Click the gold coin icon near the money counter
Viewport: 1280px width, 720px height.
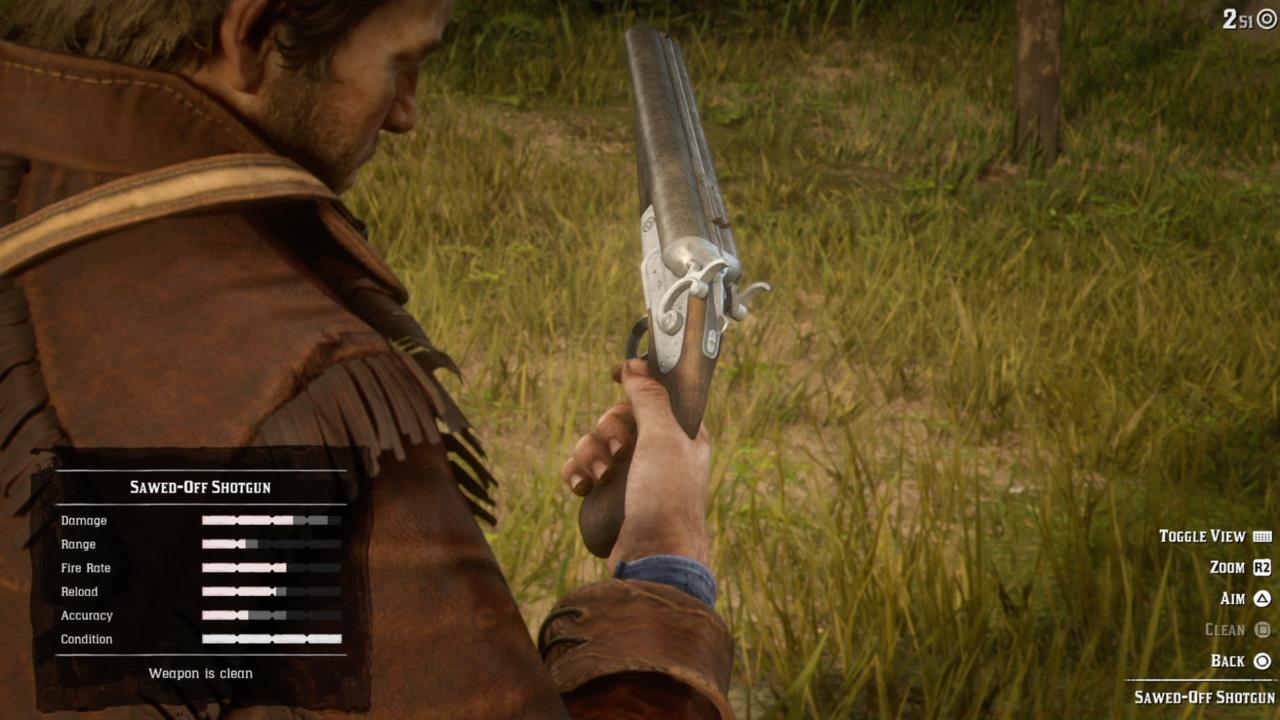click(1266, 18)
